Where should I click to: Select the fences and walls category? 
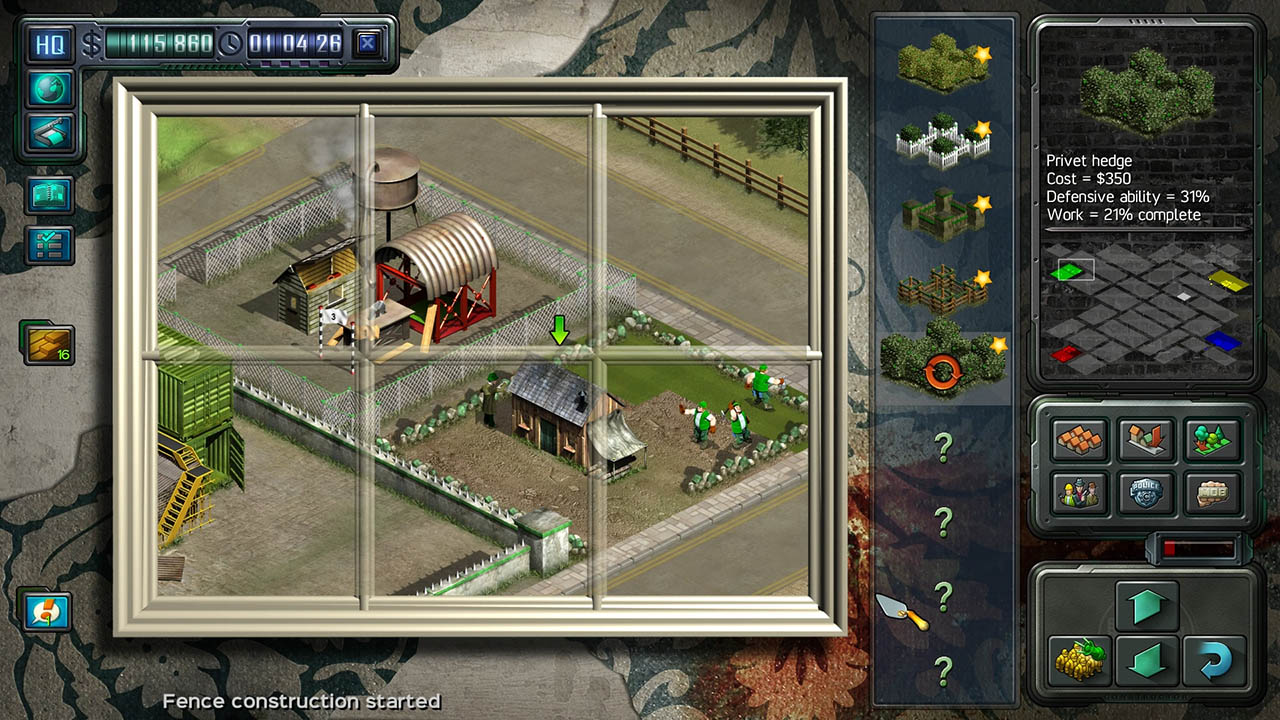coord(1146,440)
